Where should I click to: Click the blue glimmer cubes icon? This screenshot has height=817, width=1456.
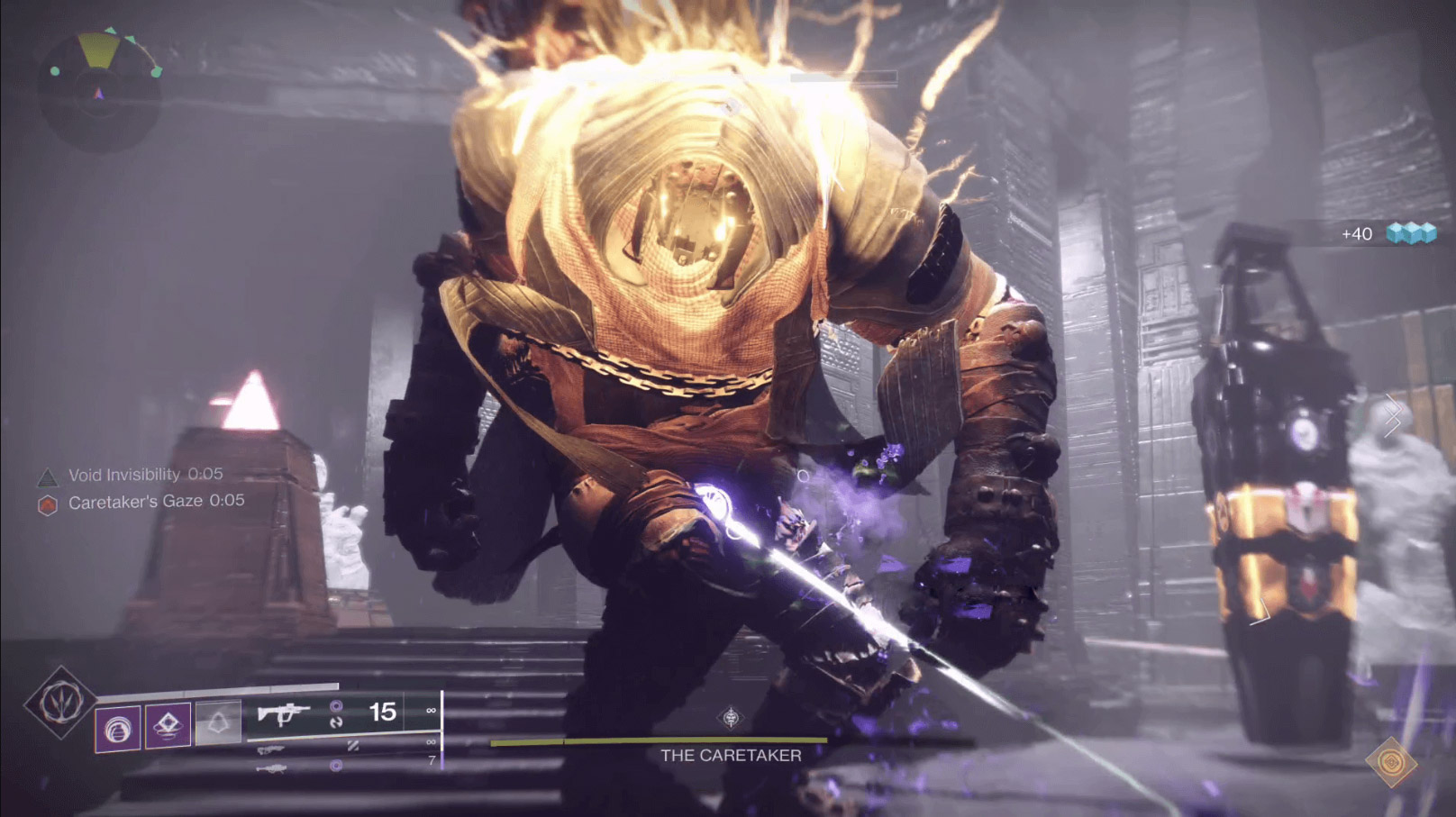(1411, 234)
